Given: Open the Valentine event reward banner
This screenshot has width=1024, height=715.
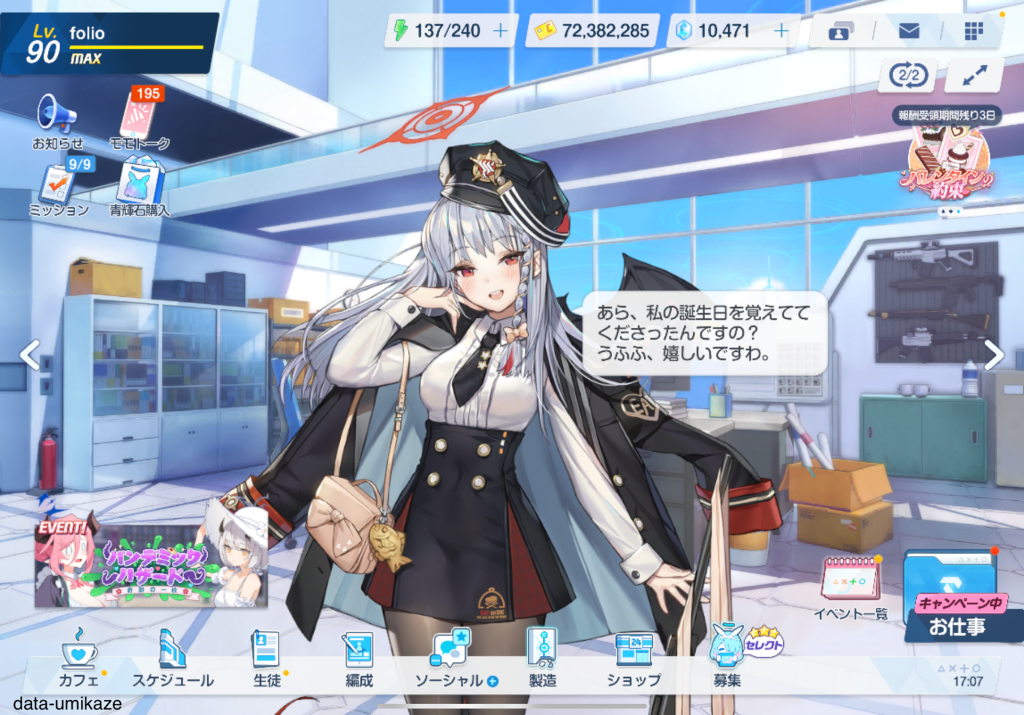Looking at the screenshot, I should click(948, 160).
